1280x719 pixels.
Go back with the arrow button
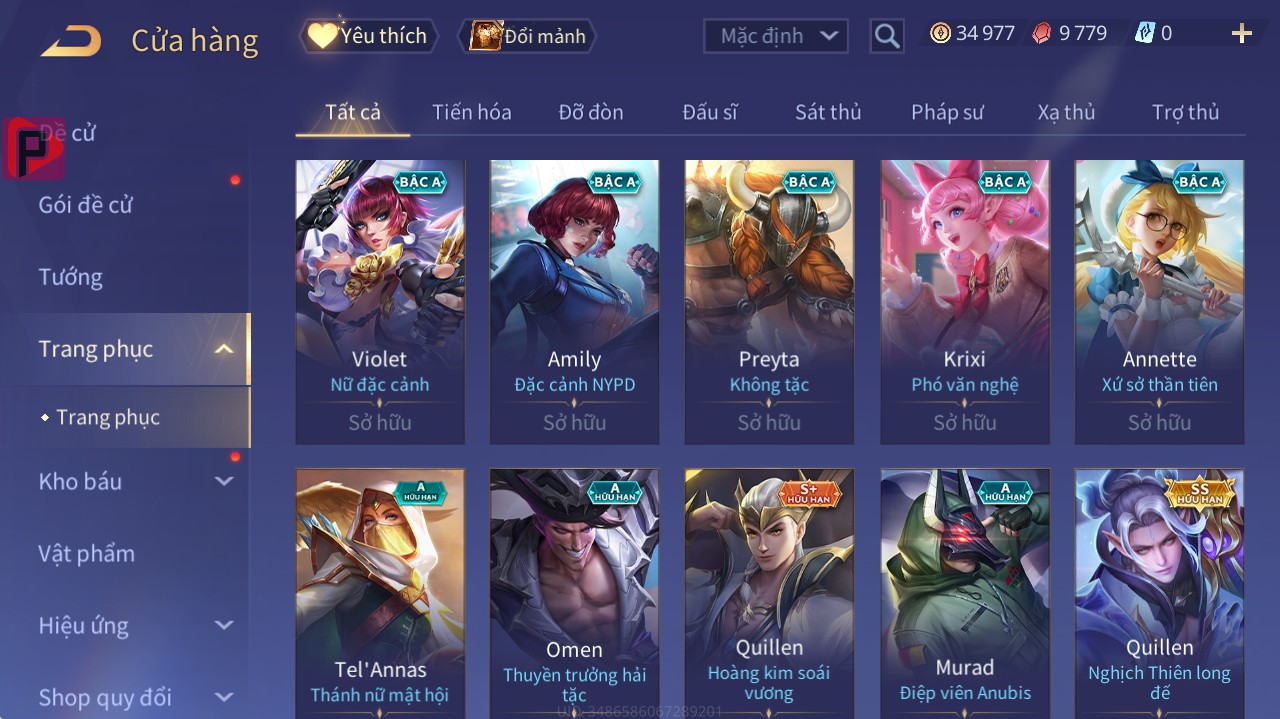(x=71, y=41)
